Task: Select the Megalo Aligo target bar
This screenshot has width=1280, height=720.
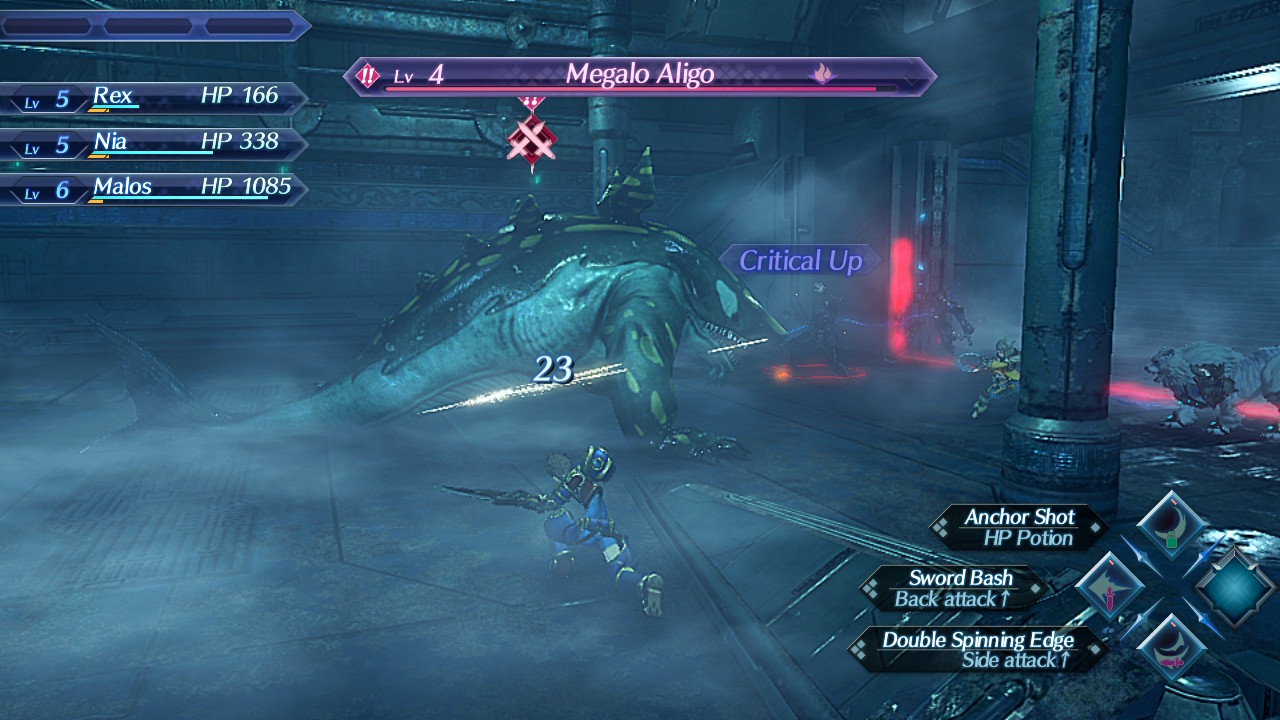Action: coord(640,76)
